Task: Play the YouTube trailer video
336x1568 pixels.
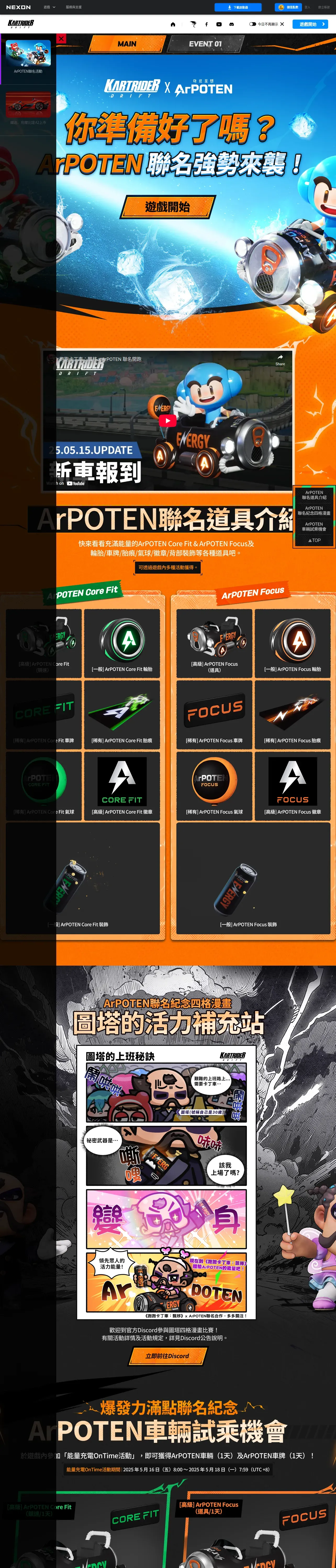Action: pos(168,420)
